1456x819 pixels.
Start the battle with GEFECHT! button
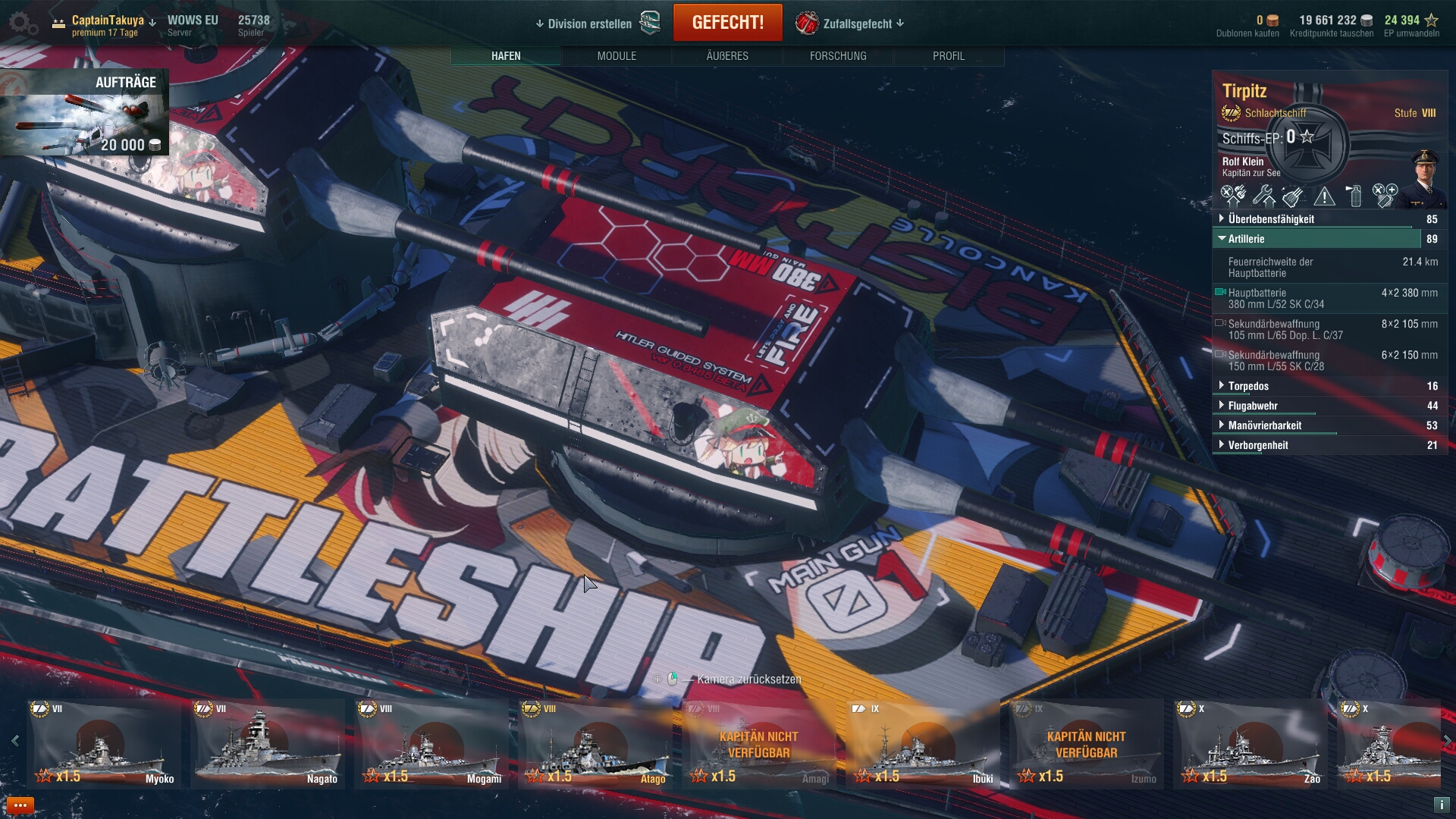727,23
